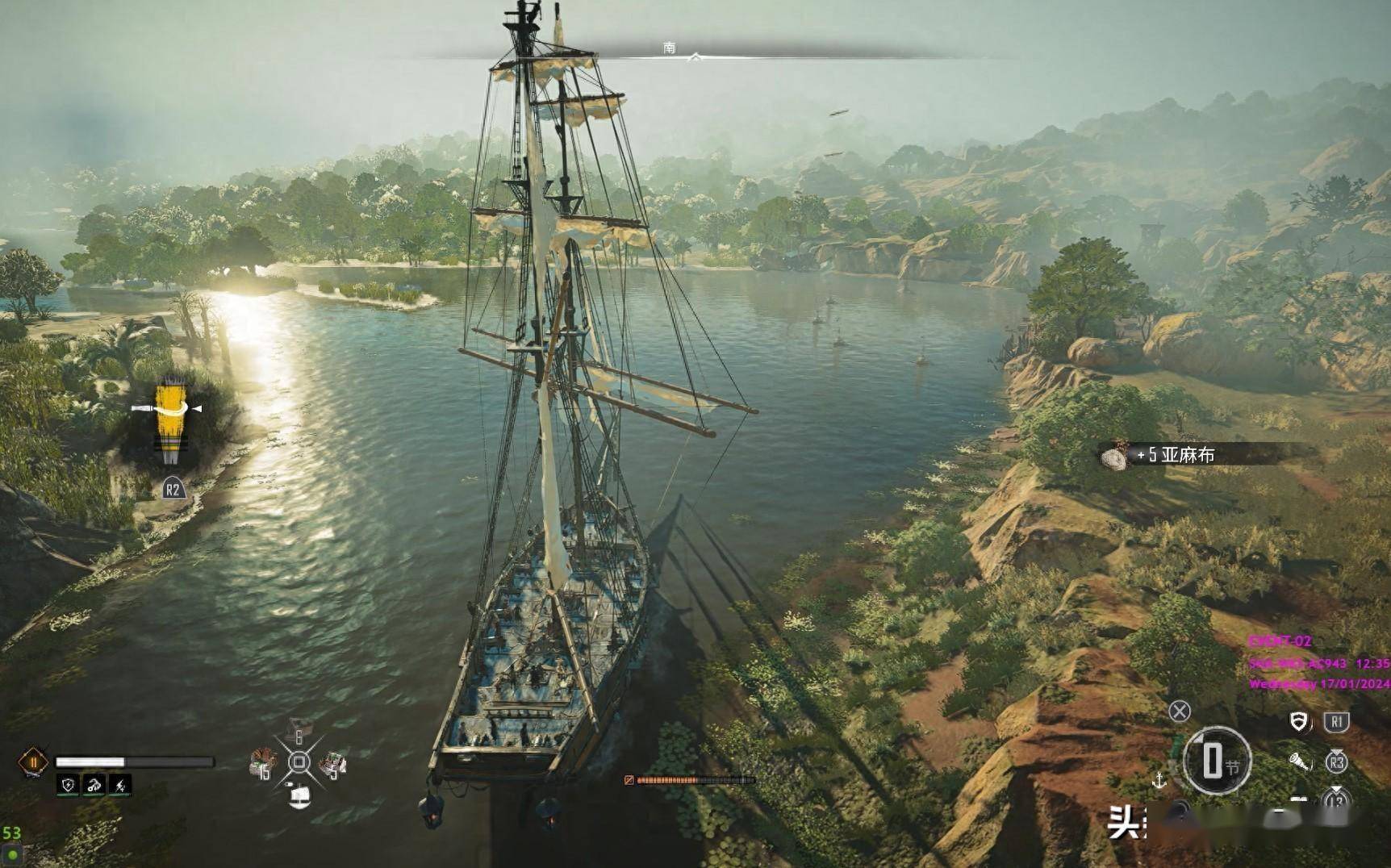Click the center square of the item wheel
Screen dimensions: 1391x868
[x=299, y=762]
